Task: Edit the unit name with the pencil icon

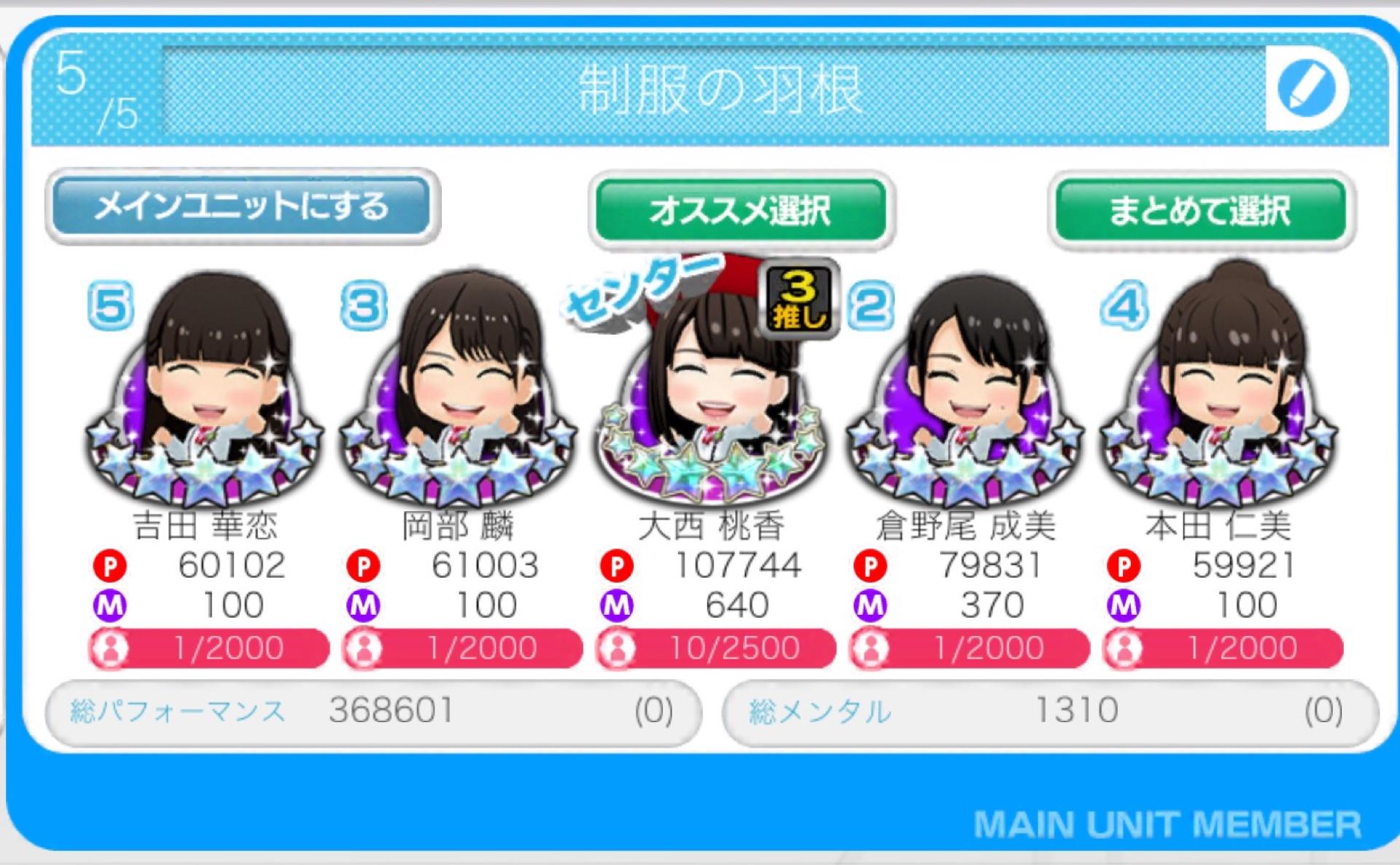Action: tap(1306, 88)
